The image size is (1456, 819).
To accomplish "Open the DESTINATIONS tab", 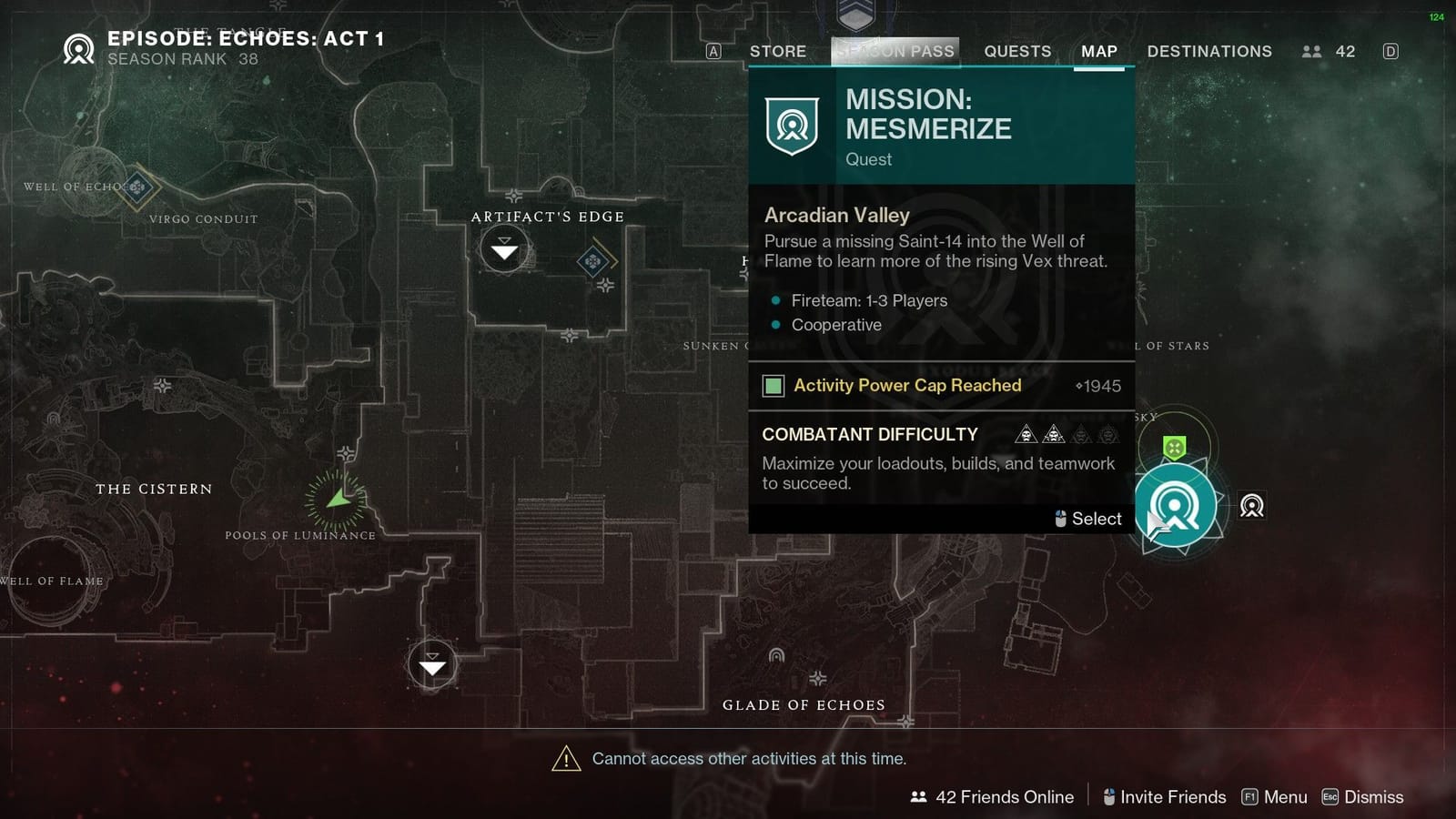I will point(1209,51).
